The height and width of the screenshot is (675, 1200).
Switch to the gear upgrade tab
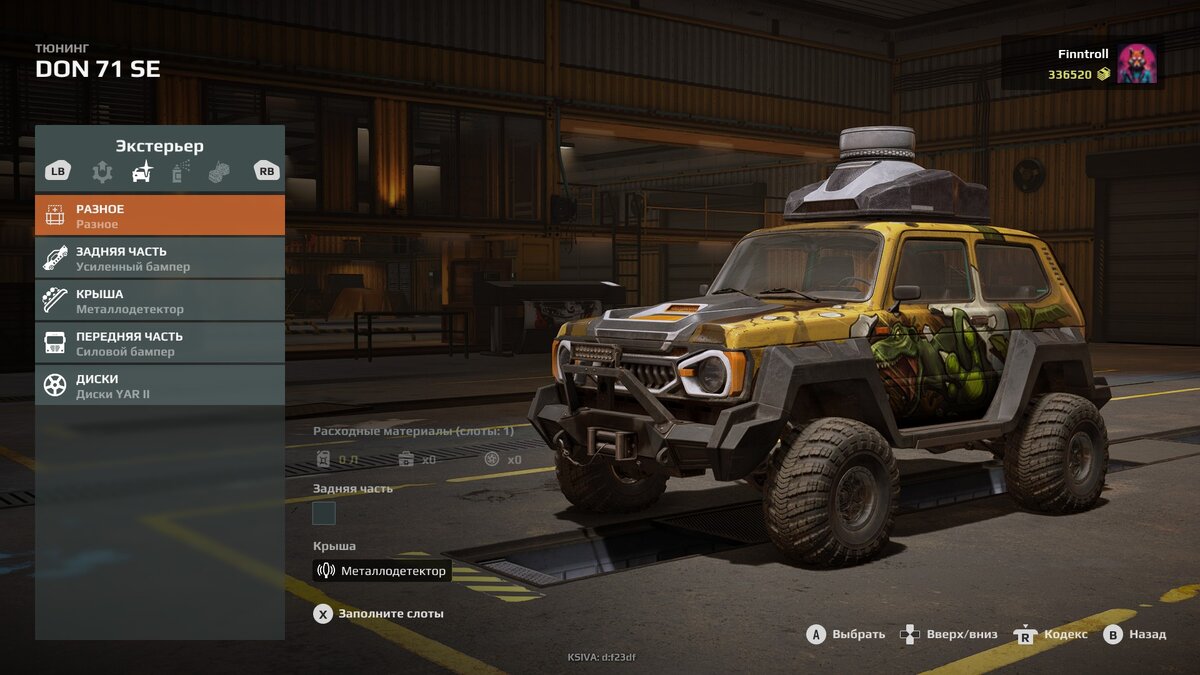click(102, 172)
